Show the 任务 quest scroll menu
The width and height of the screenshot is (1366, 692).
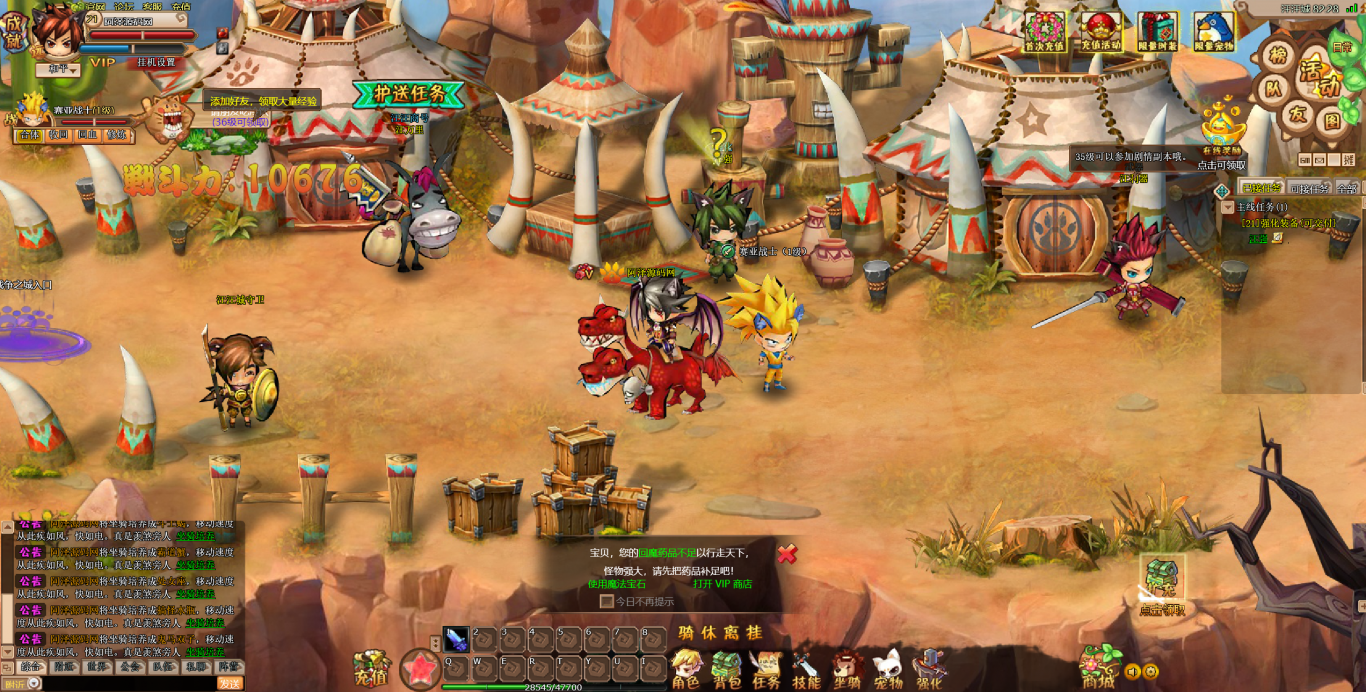point(766,669)
